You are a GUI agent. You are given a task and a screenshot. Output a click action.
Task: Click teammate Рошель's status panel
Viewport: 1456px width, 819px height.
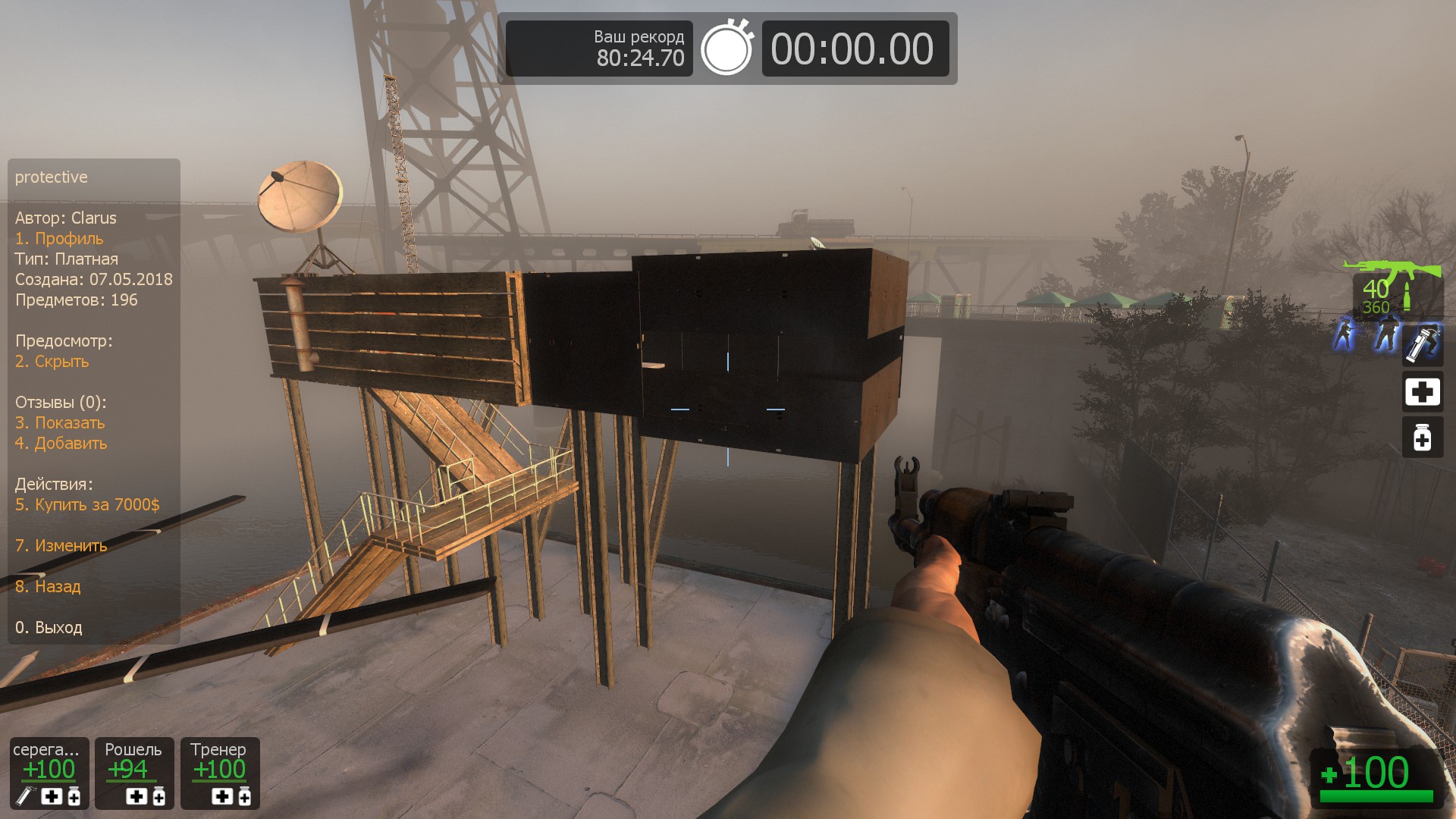[133, 772]
